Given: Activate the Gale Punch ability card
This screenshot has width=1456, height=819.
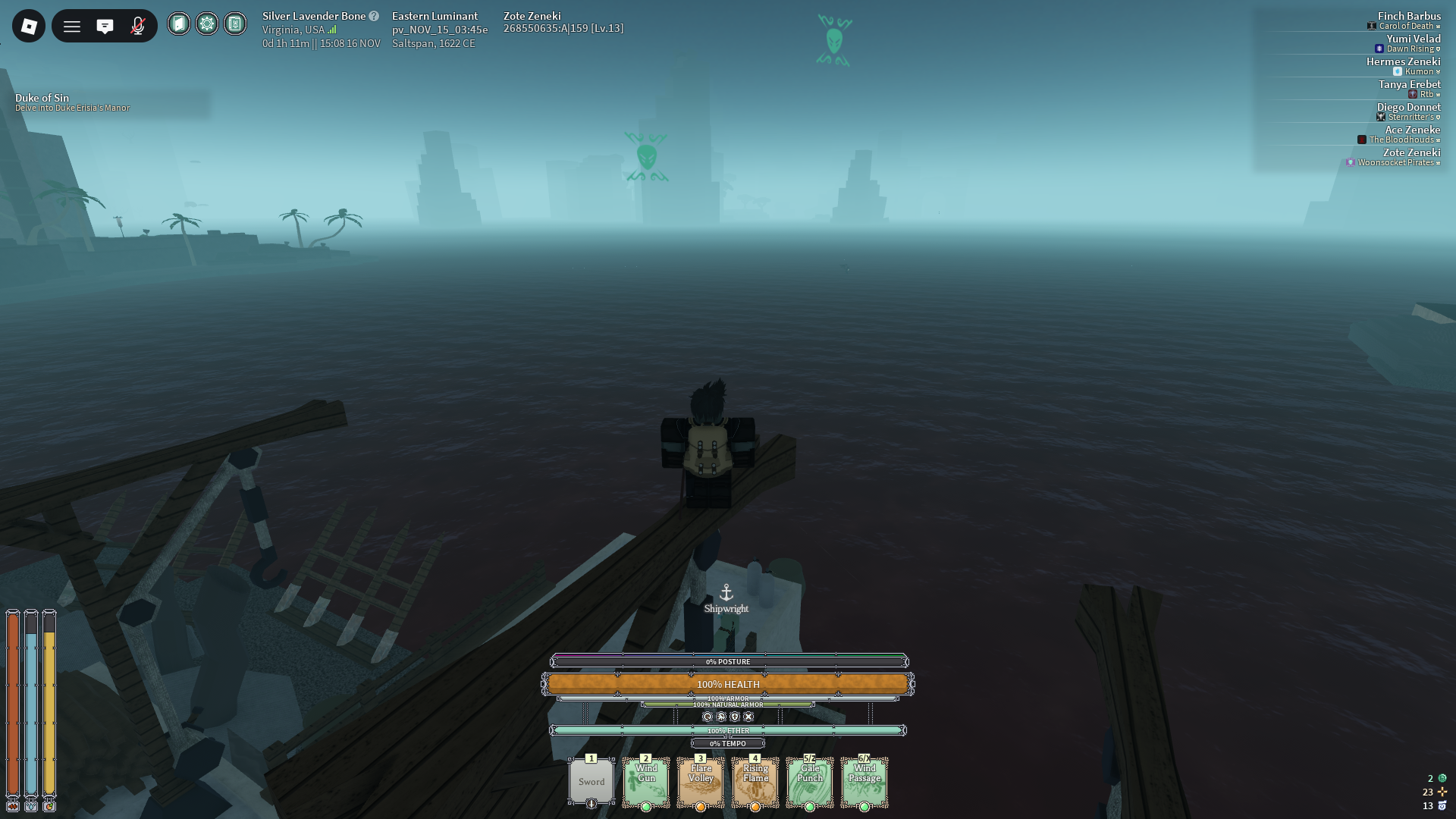Looking at the screenshot, I should tap(810, 782).
